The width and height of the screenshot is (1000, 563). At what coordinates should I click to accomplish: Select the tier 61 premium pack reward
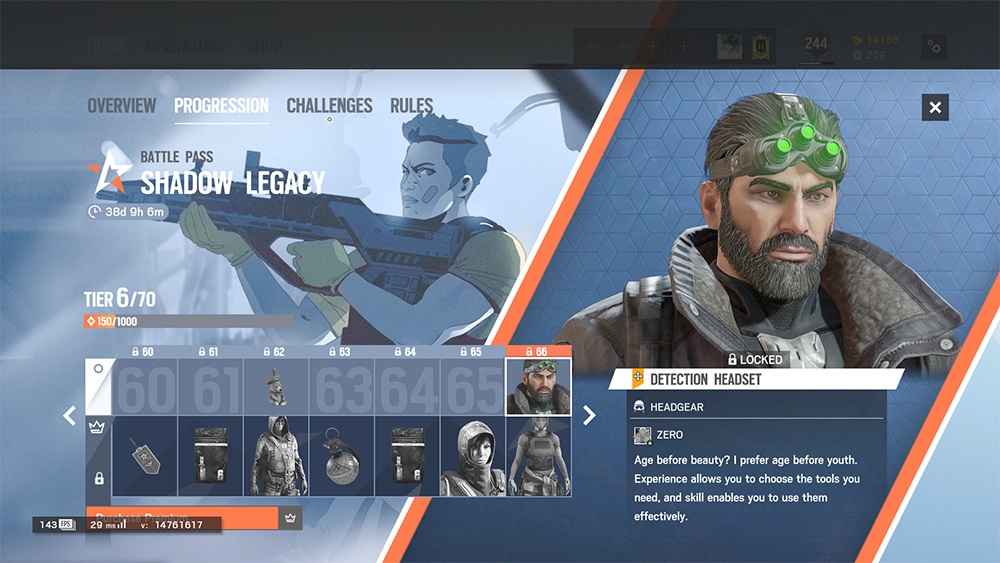(210, 456)
